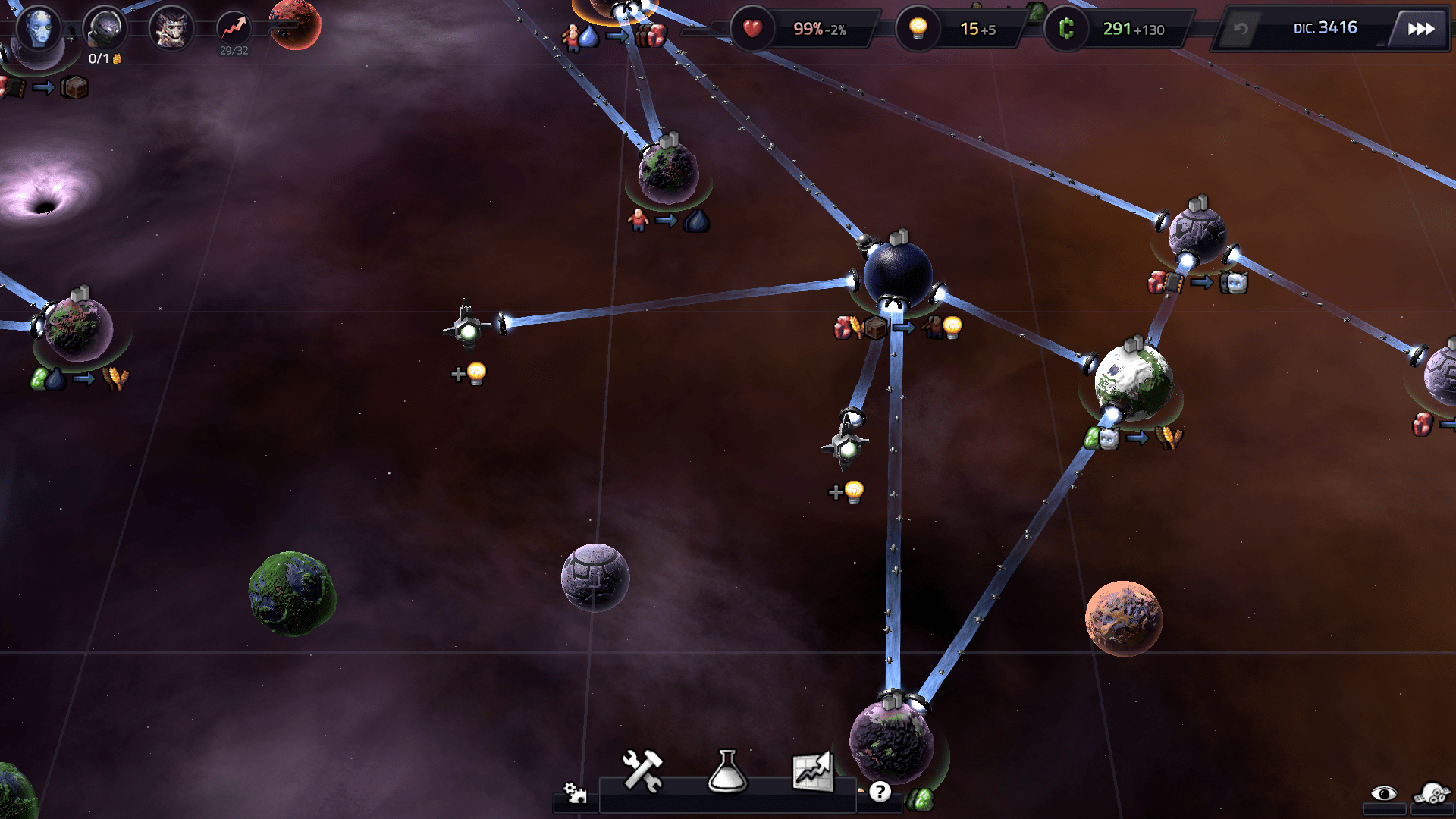This screenshot has width=1456, height=819.
Task: Advance to the next turn with the triple-arrow button
Action: (1420, 29)
